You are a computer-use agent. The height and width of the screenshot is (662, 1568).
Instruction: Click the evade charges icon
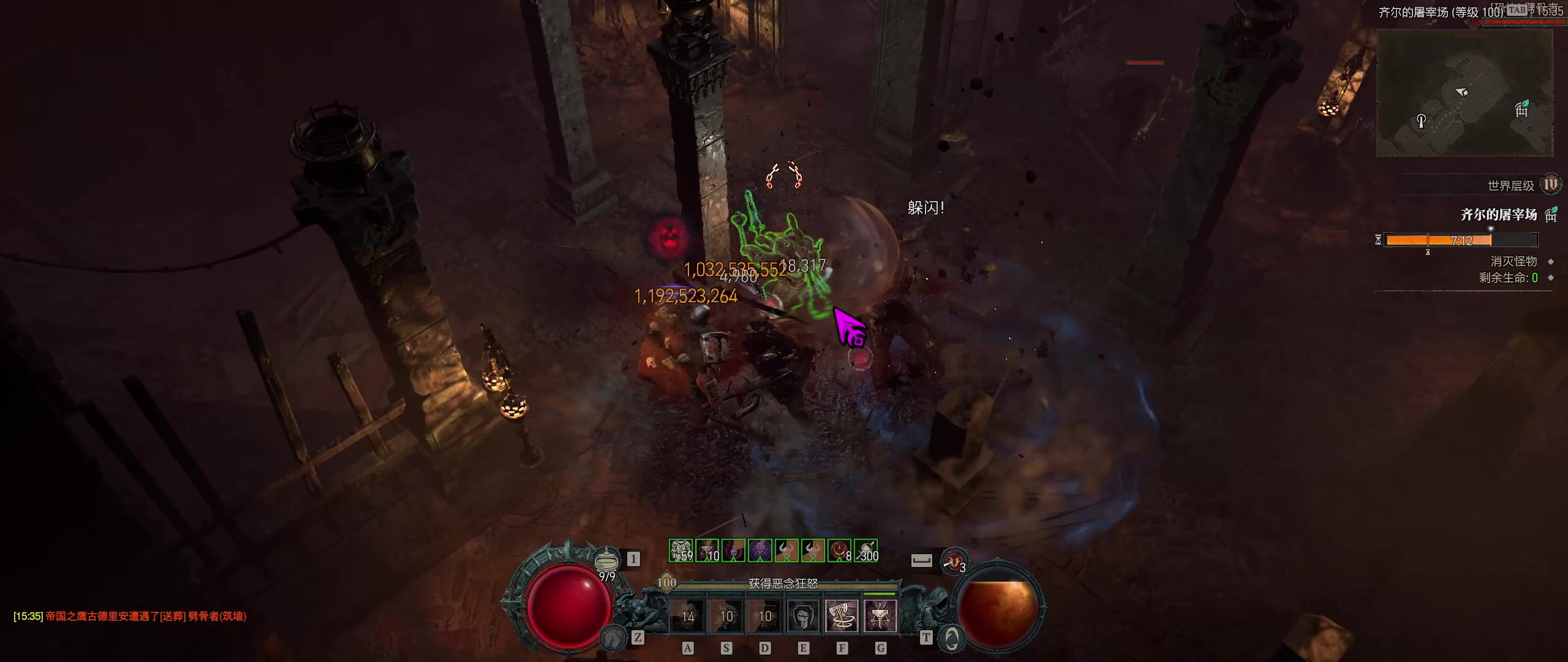(954, 561)
